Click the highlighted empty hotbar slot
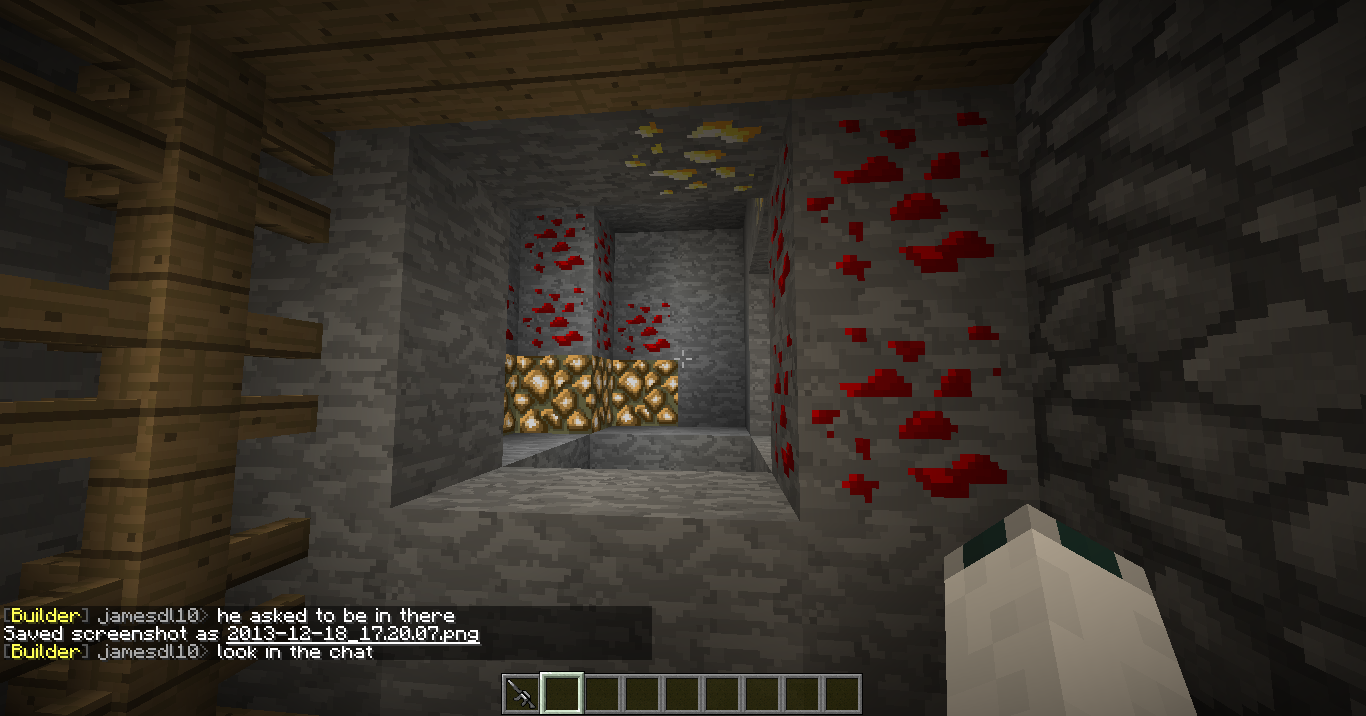Screen dimensions: 1366x716 (561, 694)
